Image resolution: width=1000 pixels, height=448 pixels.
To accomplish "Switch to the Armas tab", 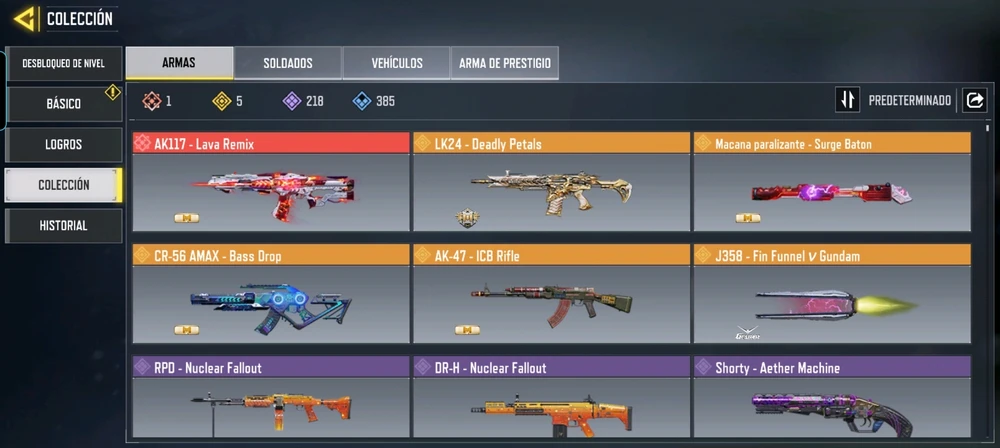I will point(179,63).
